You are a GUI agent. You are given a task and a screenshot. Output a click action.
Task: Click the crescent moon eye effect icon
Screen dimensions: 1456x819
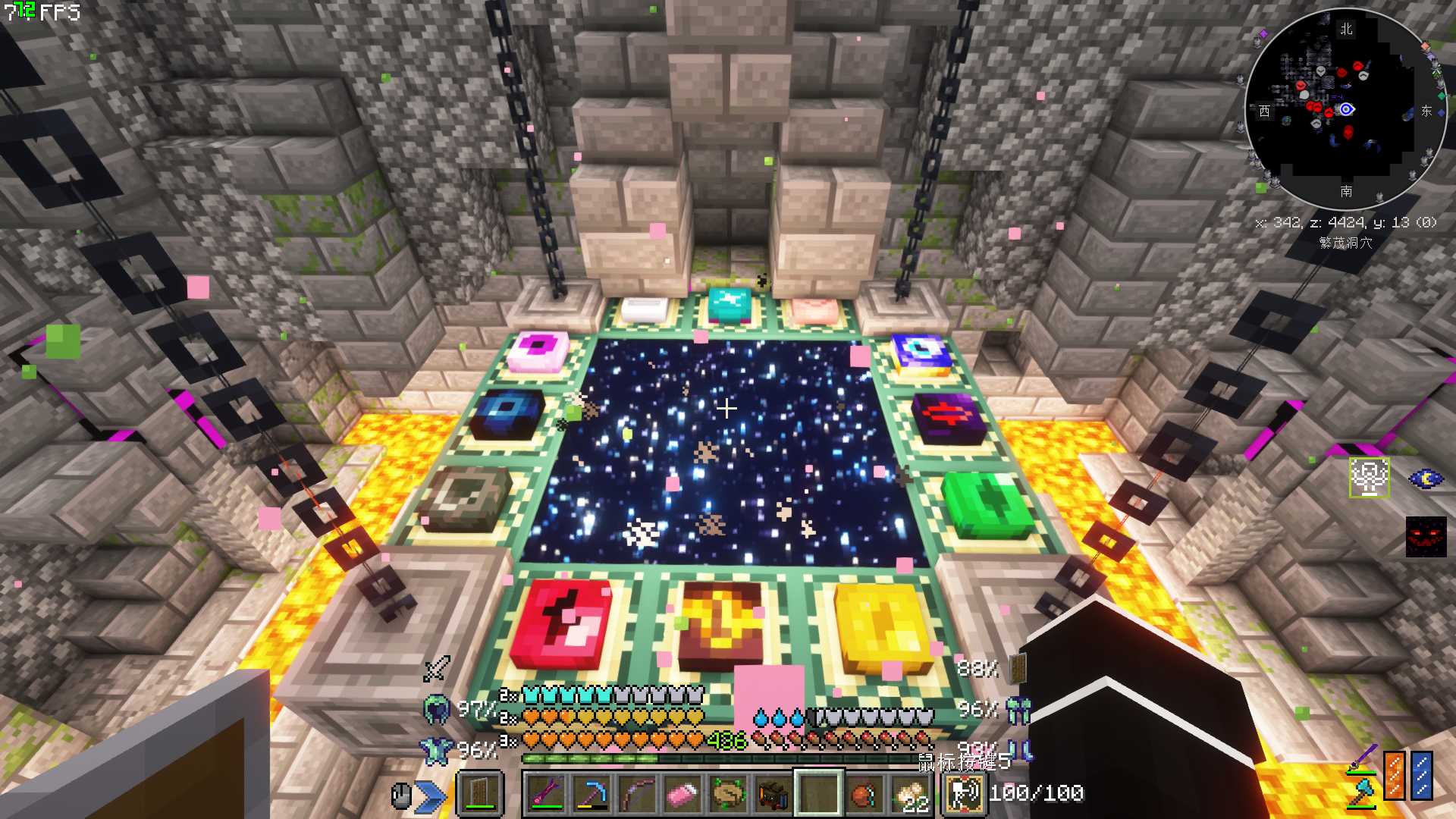[x=1426, y=479]
